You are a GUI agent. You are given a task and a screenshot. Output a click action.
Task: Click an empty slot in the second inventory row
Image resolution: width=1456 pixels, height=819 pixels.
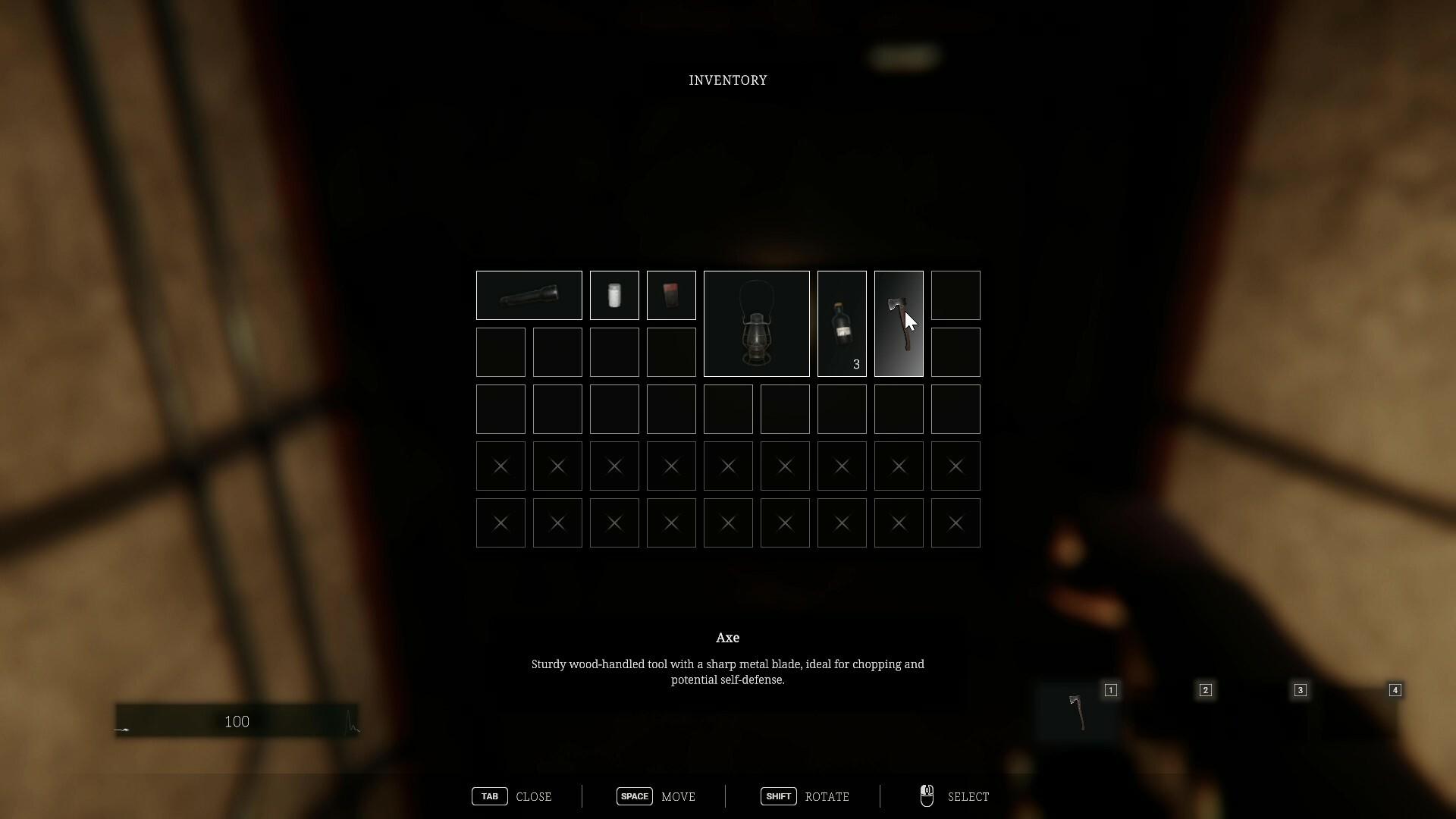(500, 351)
